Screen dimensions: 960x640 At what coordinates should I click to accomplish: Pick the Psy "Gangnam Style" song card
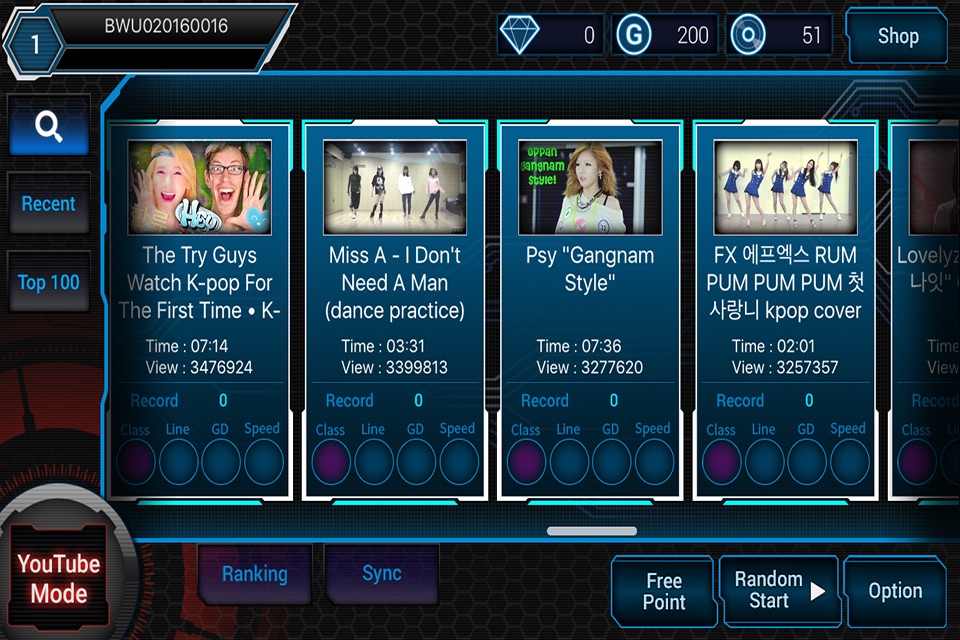pyautogui.click(x=590, y=310)
